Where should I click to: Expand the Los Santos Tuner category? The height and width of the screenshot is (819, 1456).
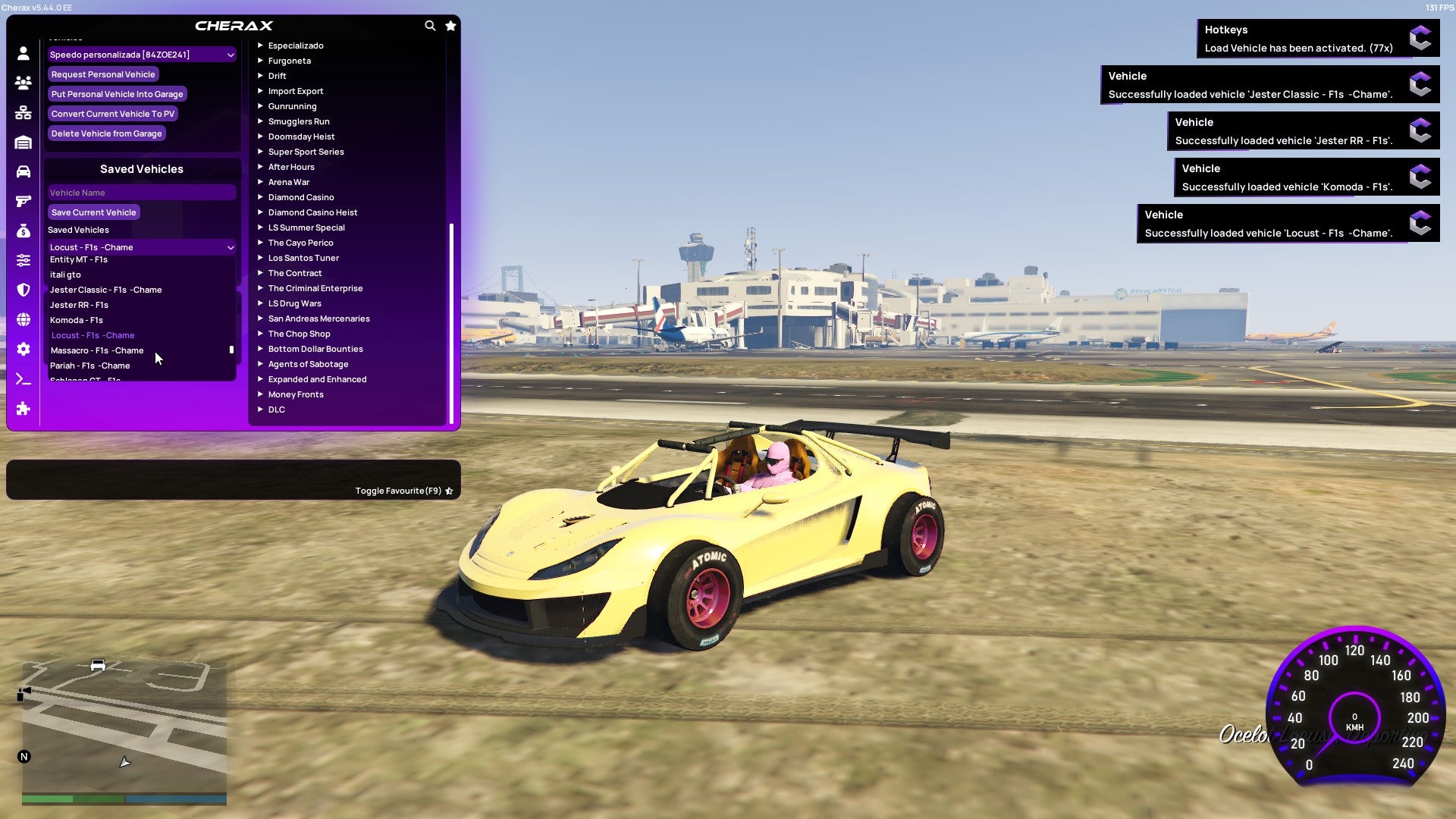[303, 258]
